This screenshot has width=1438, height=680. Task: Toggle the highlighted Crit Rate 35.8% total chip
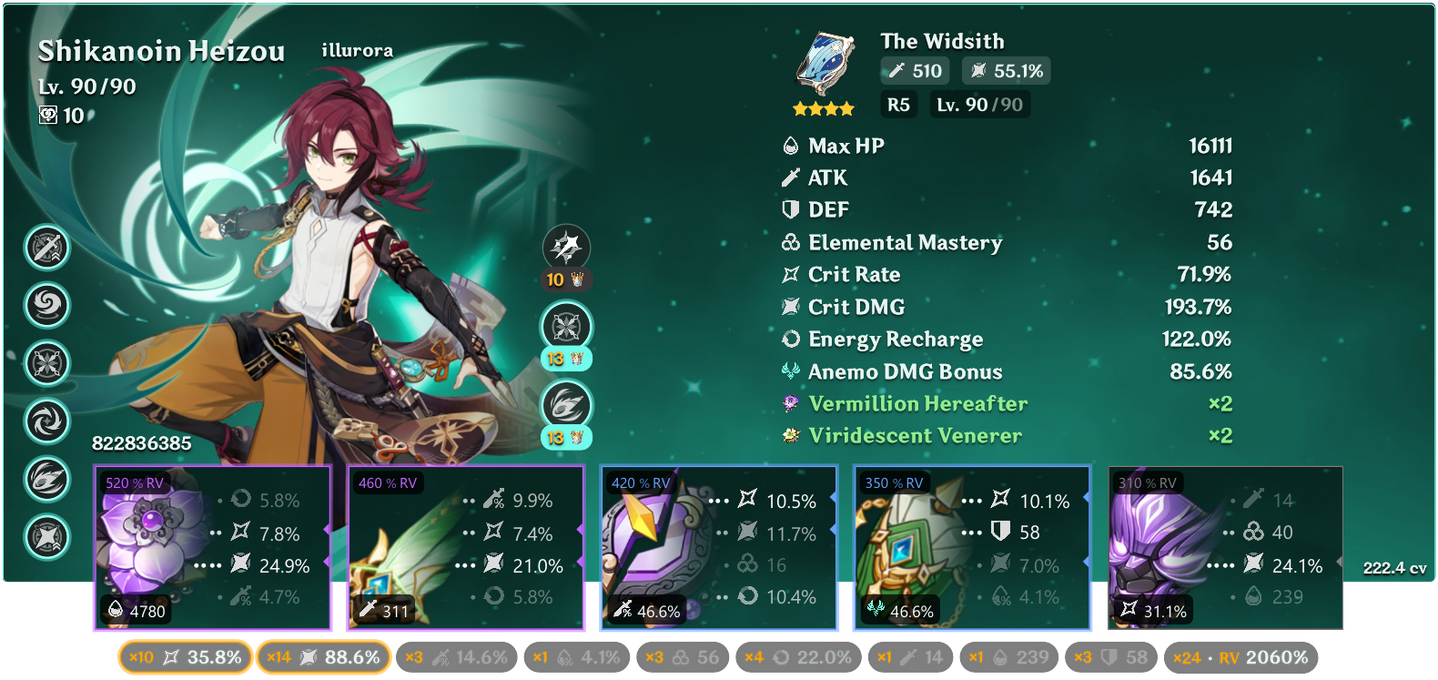(184, 657)
